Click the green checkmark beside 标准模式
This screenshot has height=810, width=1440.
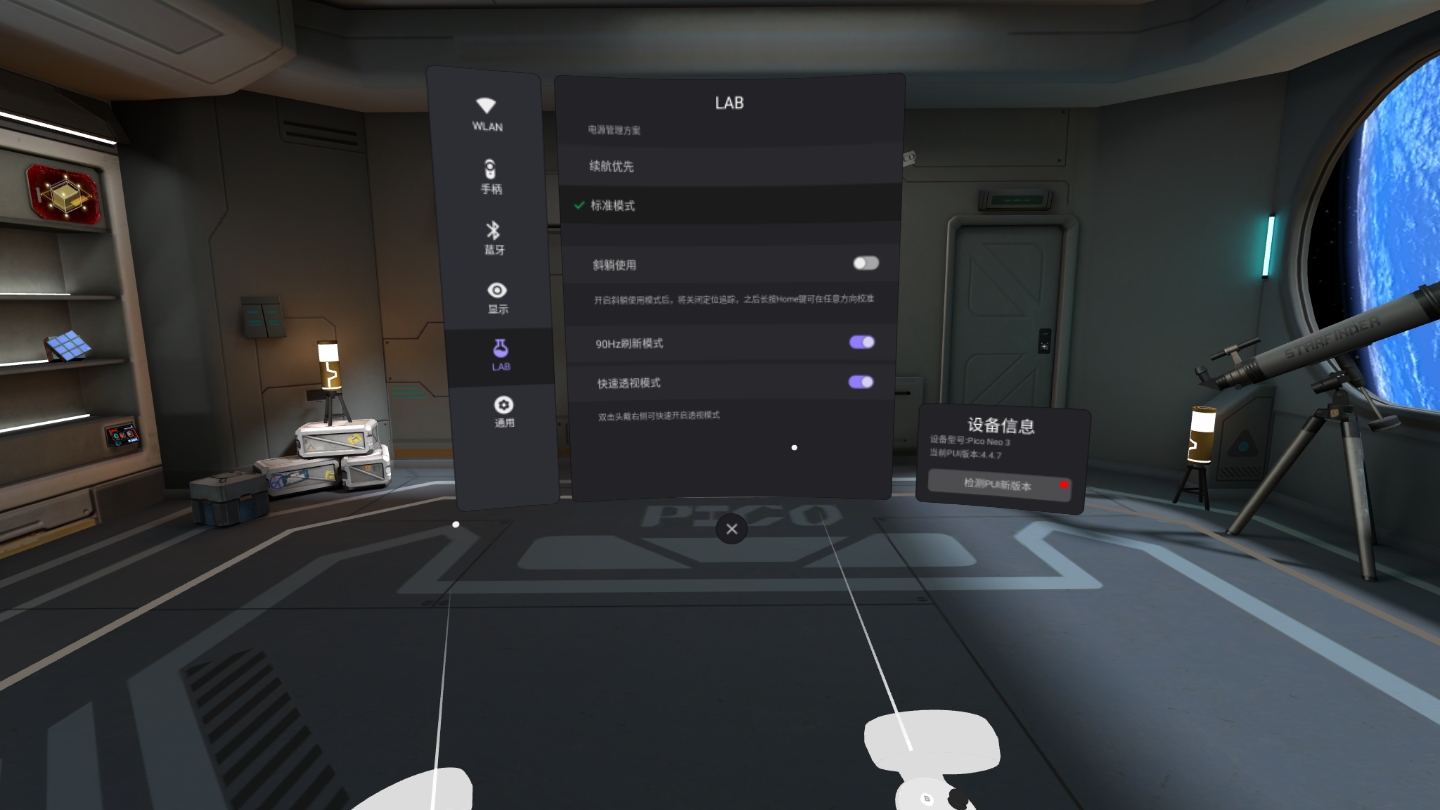pos(579,205)
